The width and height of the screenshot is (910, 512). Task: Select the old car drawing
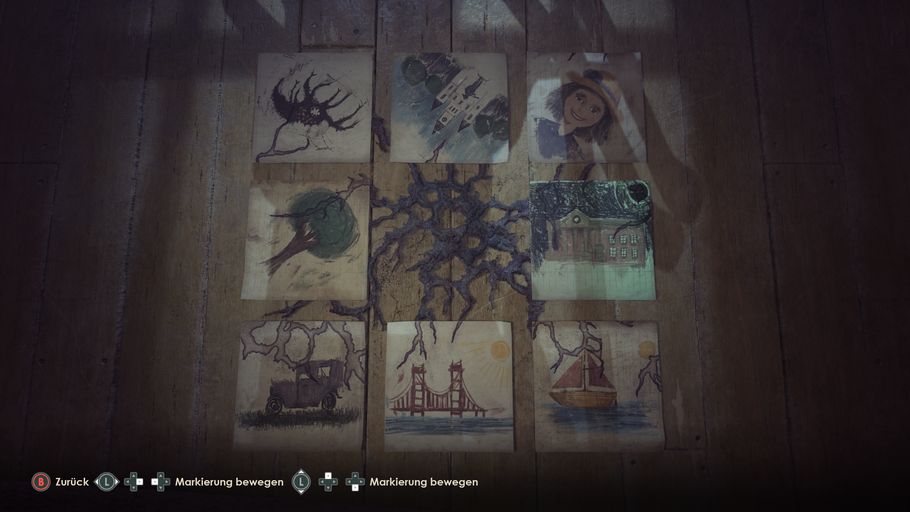301,383
